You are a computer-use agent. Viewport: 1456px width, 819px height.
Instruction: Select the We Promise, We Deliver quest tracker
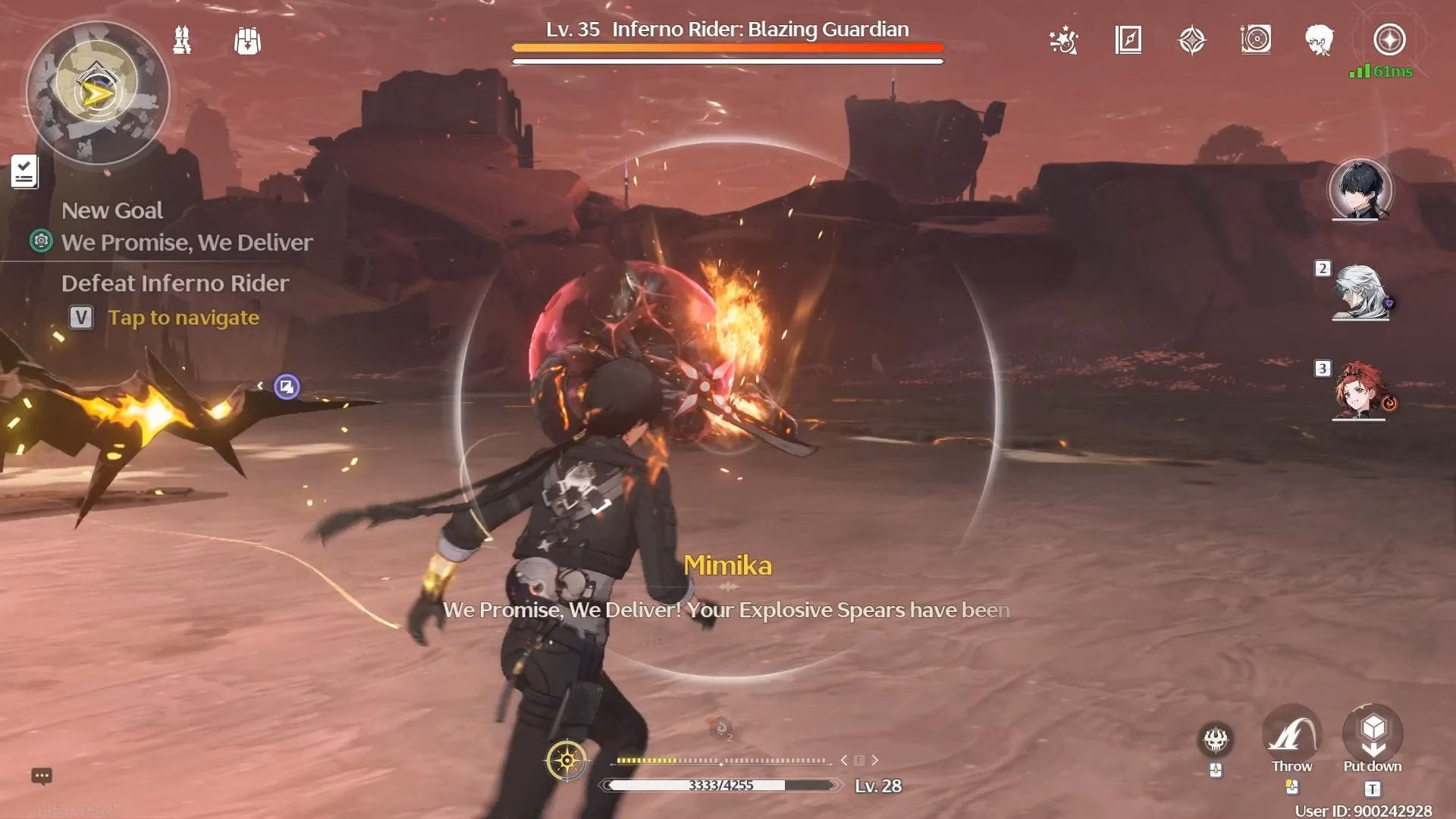[x=187, y=243]
